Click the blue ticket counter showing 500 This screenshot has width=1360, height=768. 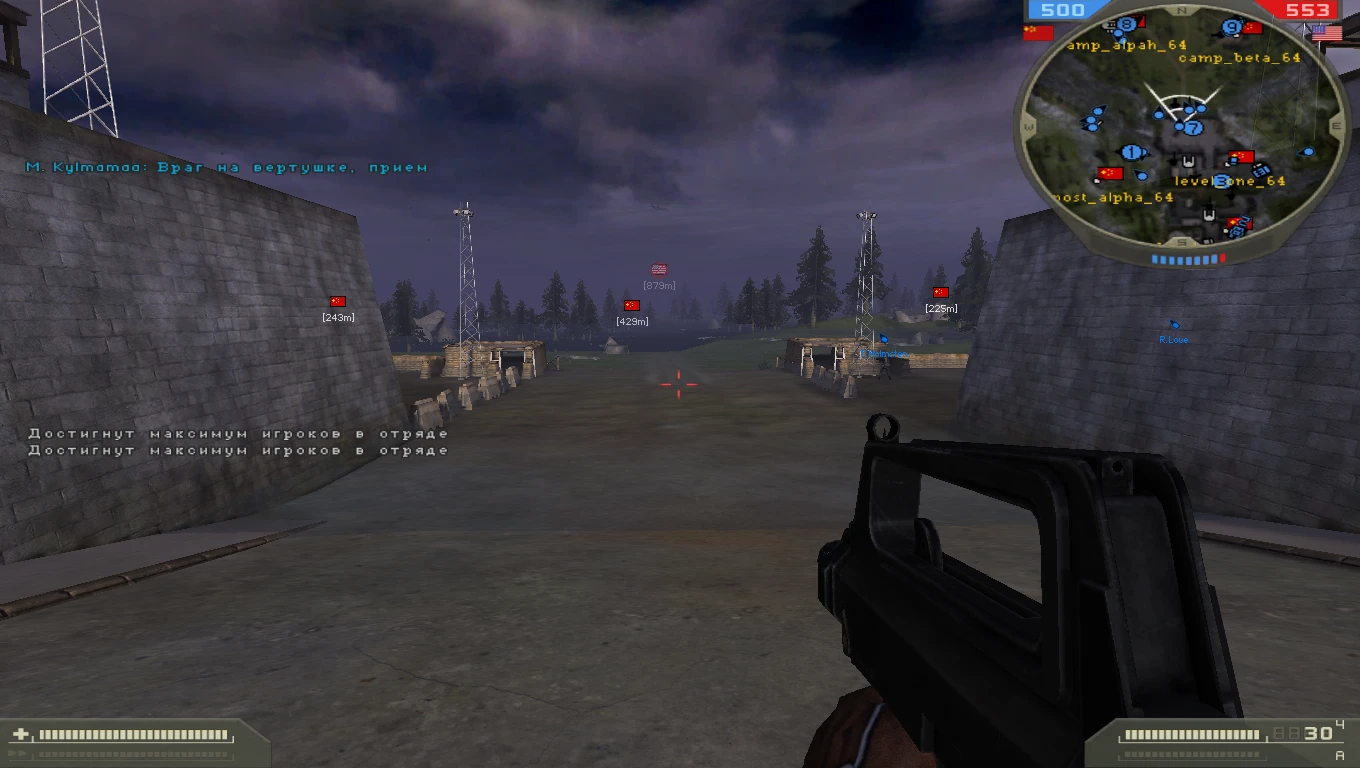[1063, 9]
